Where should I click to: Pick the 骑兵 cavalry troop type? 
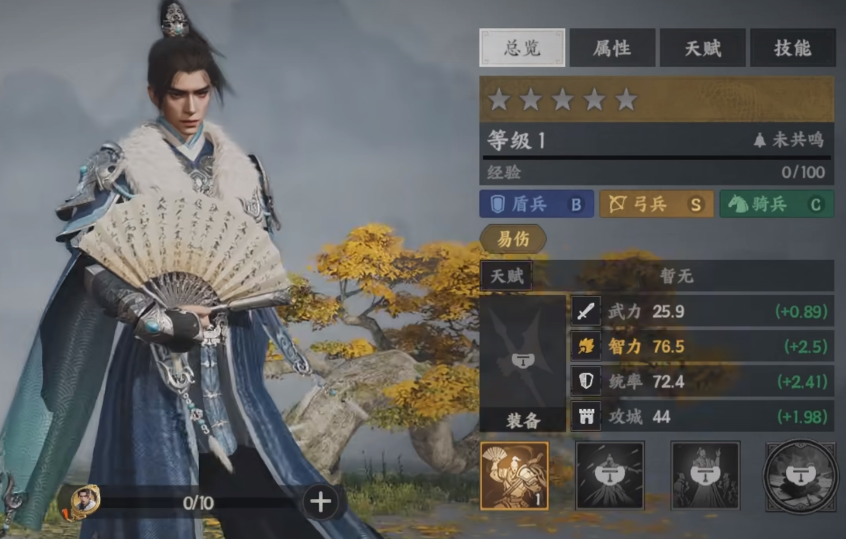pyautogui.click(x=776, y=204)
